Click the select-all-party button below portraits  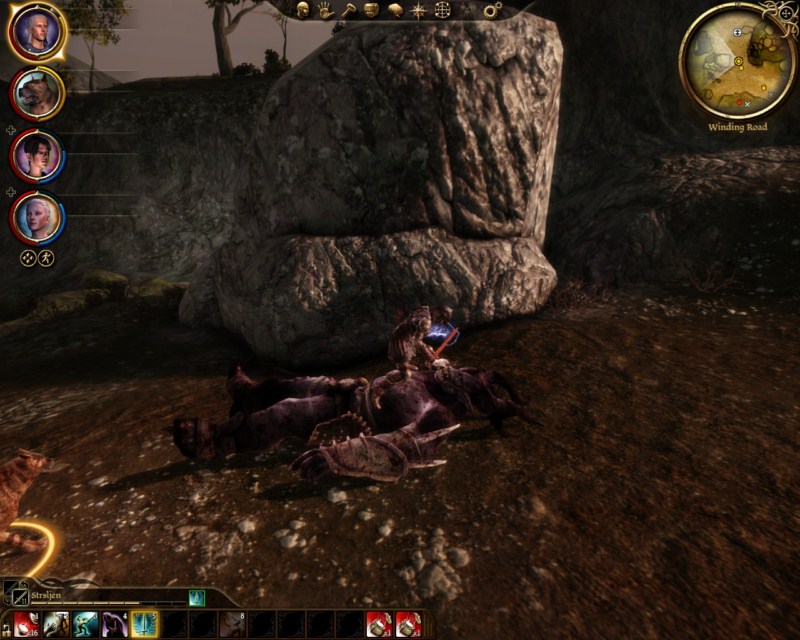point(29,258)
